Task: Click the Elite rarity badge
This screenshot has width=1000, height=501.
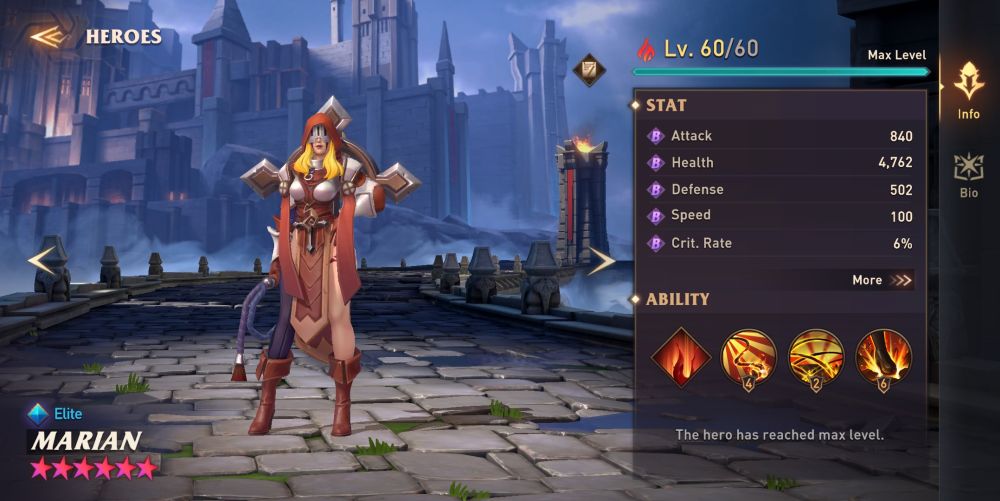Action: coord(56,413)
